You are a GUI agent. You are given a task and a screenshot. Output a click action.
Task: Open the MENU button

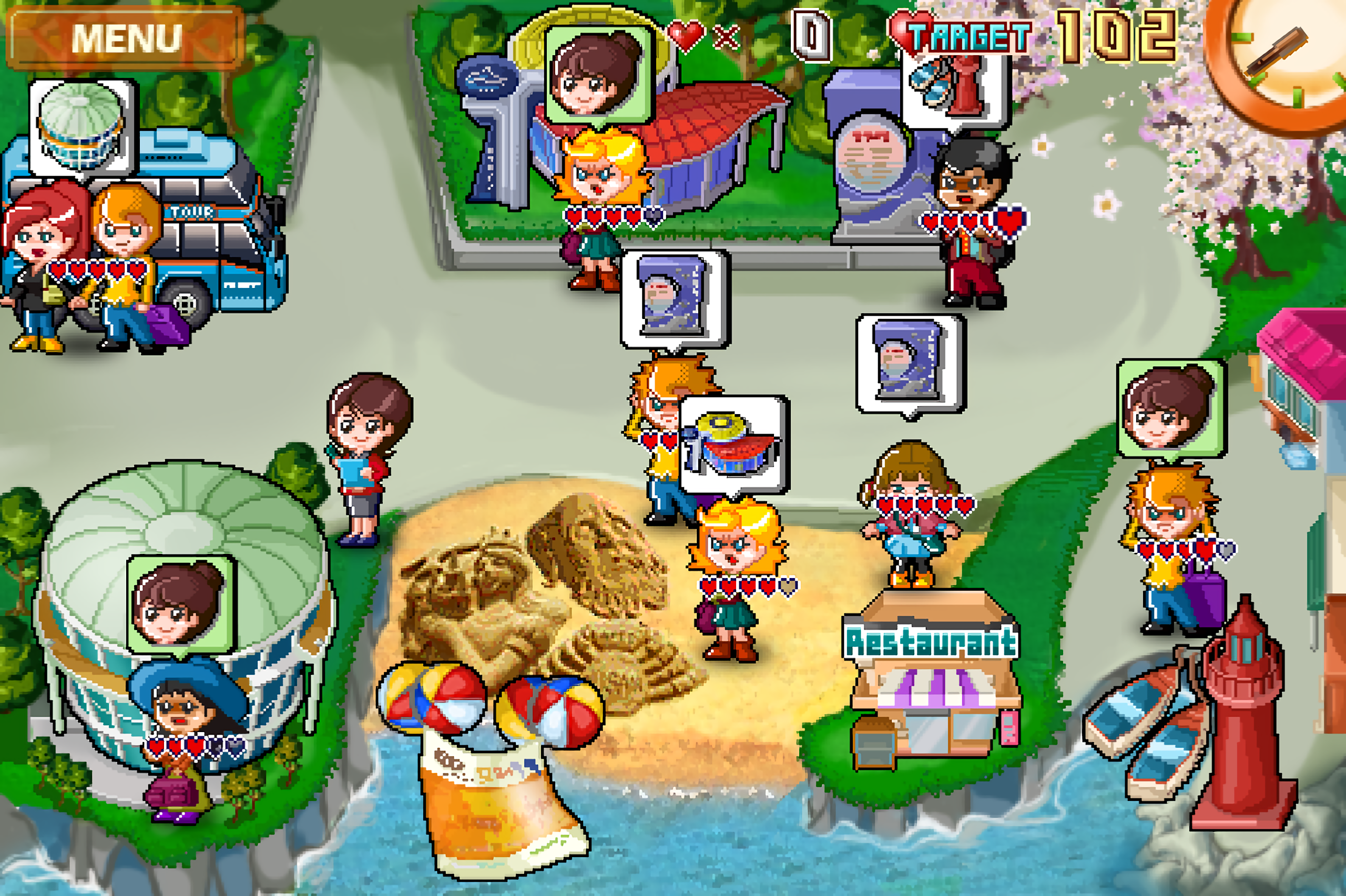pyautogui.click(x=126, y=38)
